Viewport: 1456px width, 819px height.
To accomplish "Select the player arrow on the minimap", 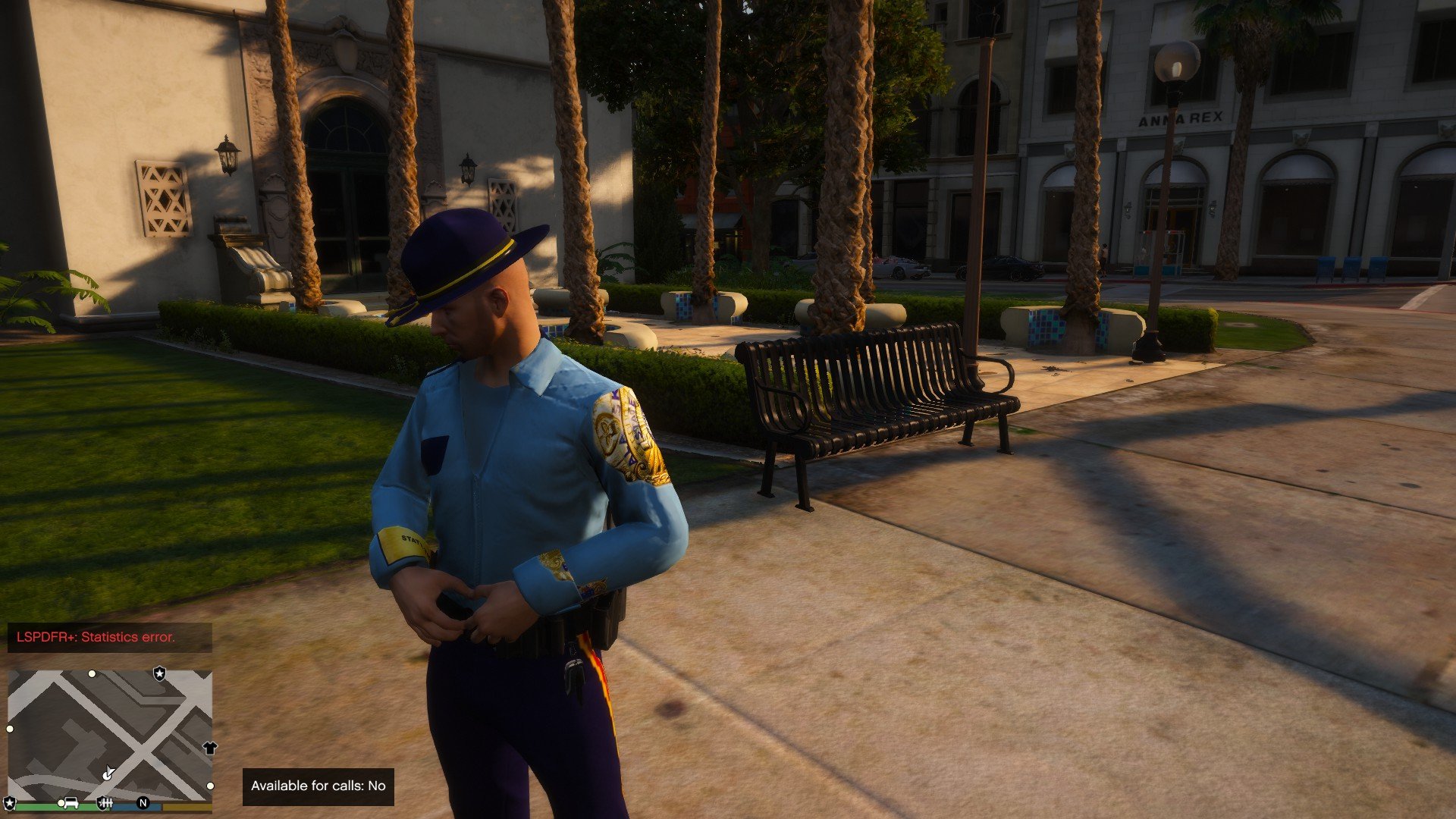I will (108, 773).
